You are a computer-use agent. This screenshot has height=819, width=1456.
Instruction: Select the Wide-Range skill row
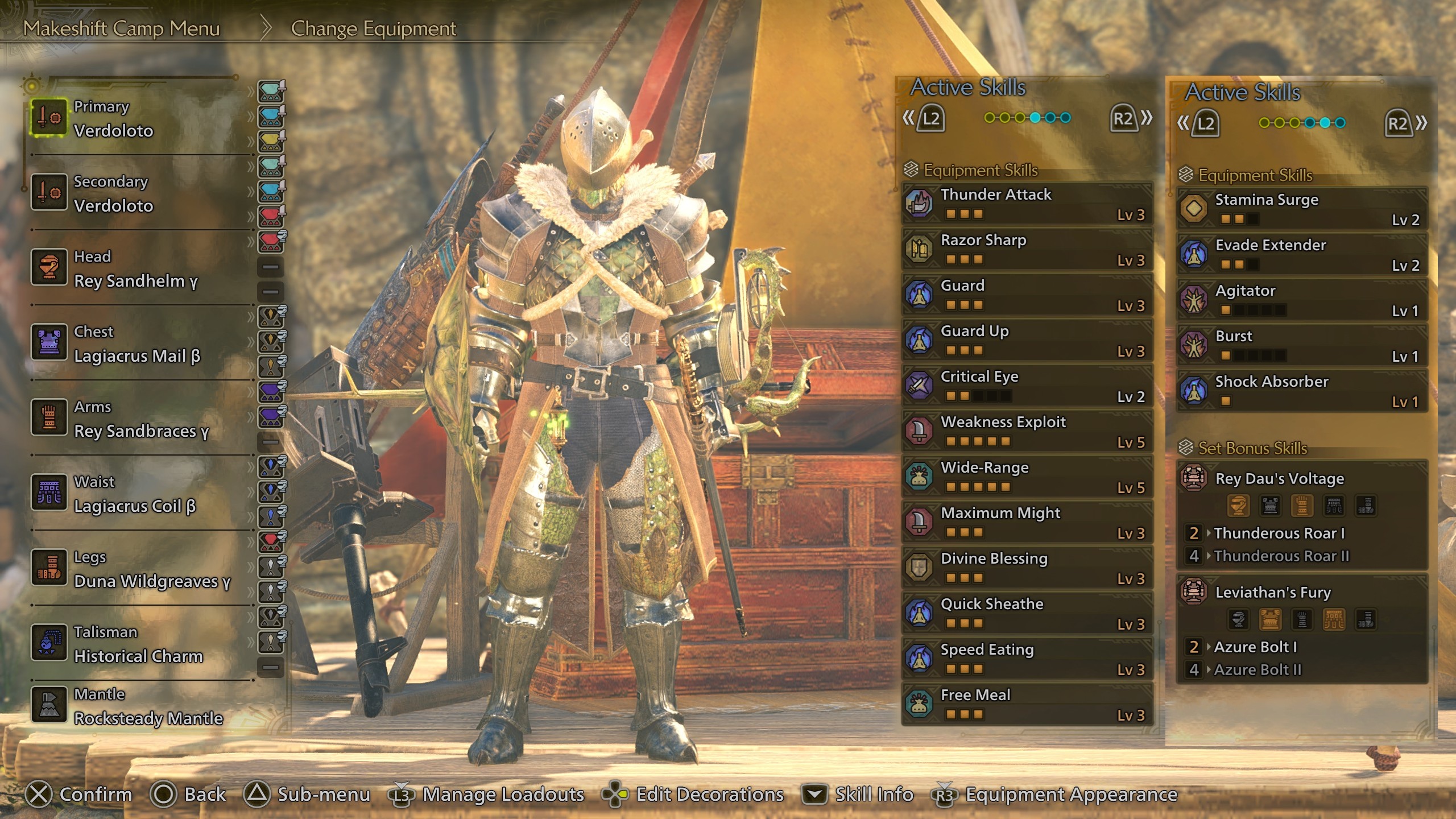pyautogui.click(x=1027, y=477)
